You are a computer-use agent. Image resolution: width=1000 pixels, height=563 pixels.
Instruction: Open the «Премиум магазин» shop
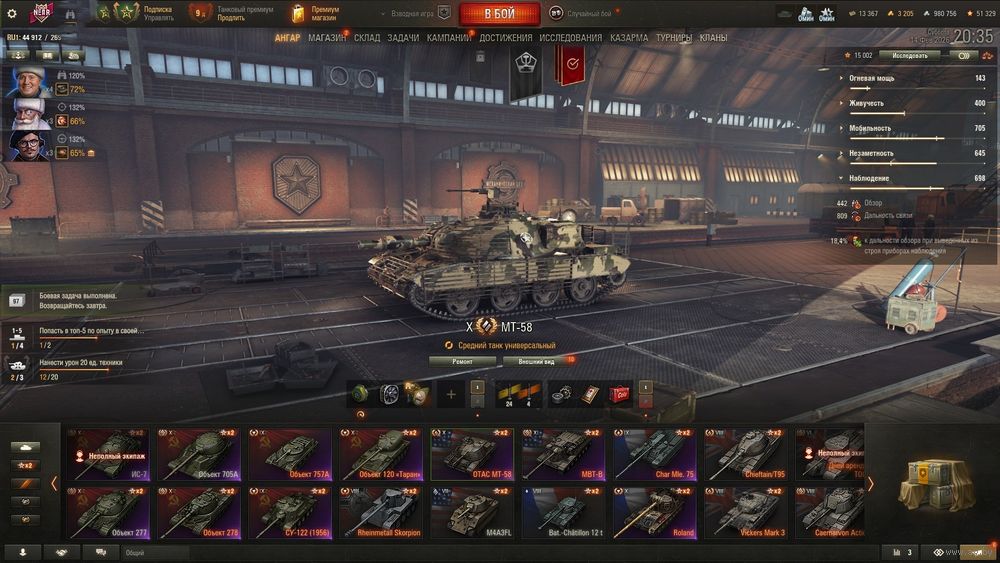click(315, 13)
